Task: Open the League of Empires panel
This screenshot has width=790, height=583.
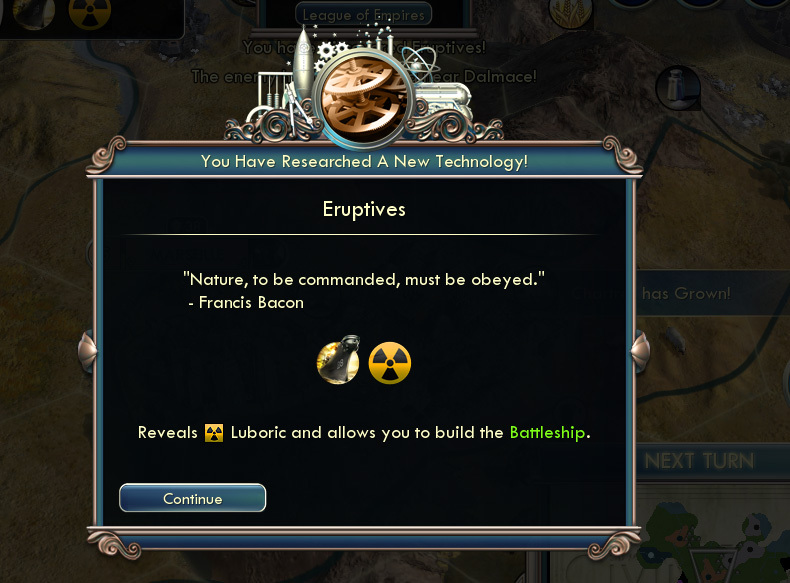Action: tap(364, 14)
